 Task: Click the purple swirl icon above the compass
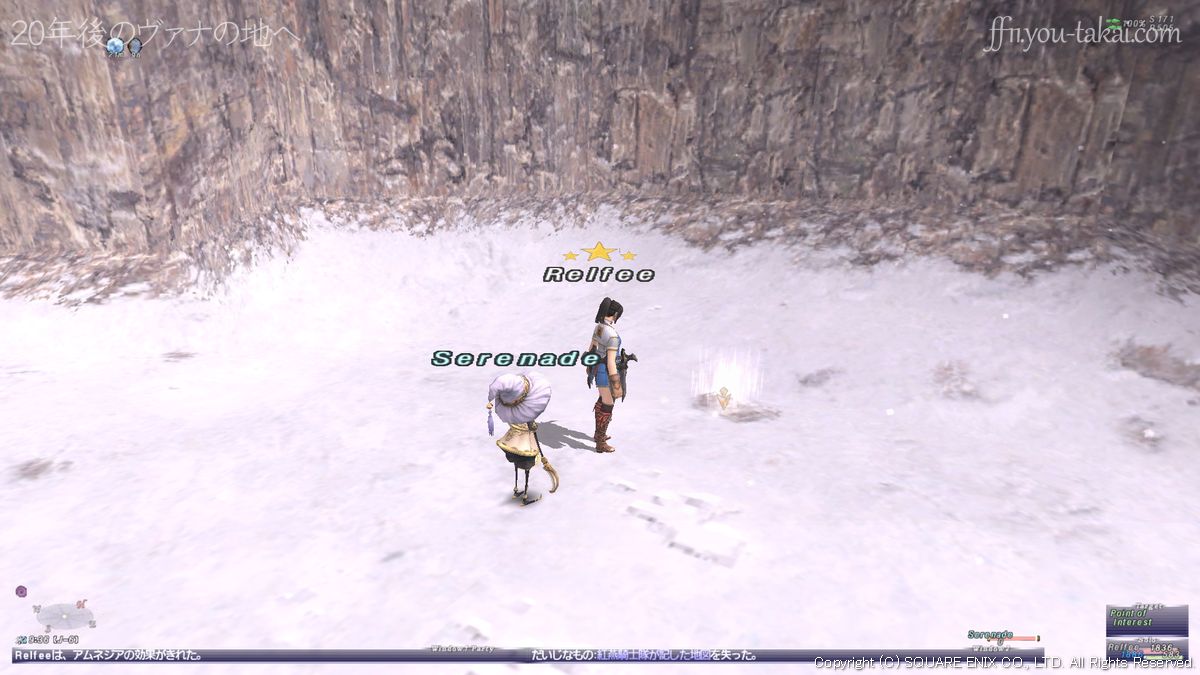tap(21, 591)
